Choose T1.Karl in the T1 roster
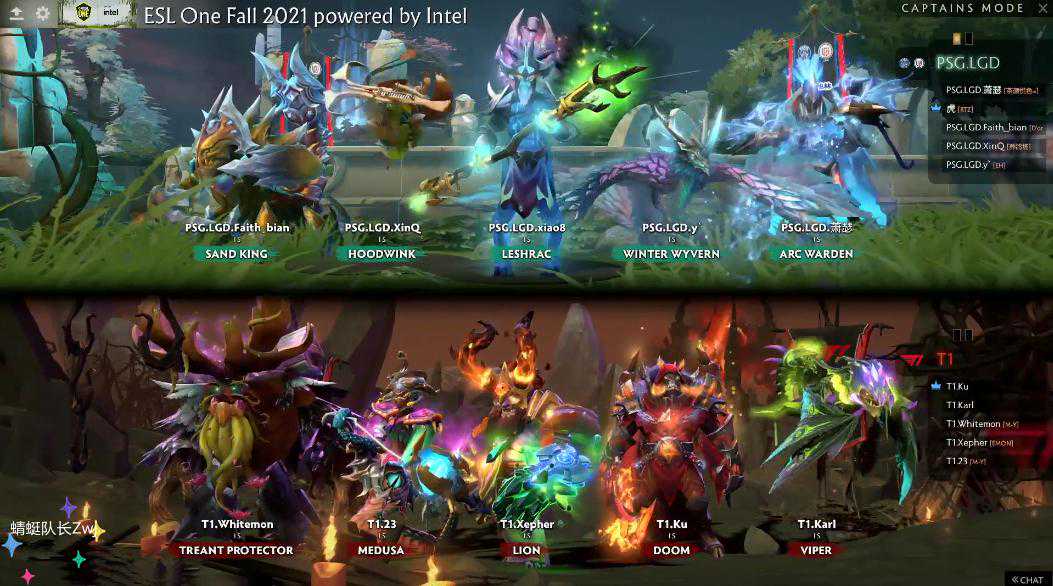This screenshot has height=586, width=1053. (960, 405)
